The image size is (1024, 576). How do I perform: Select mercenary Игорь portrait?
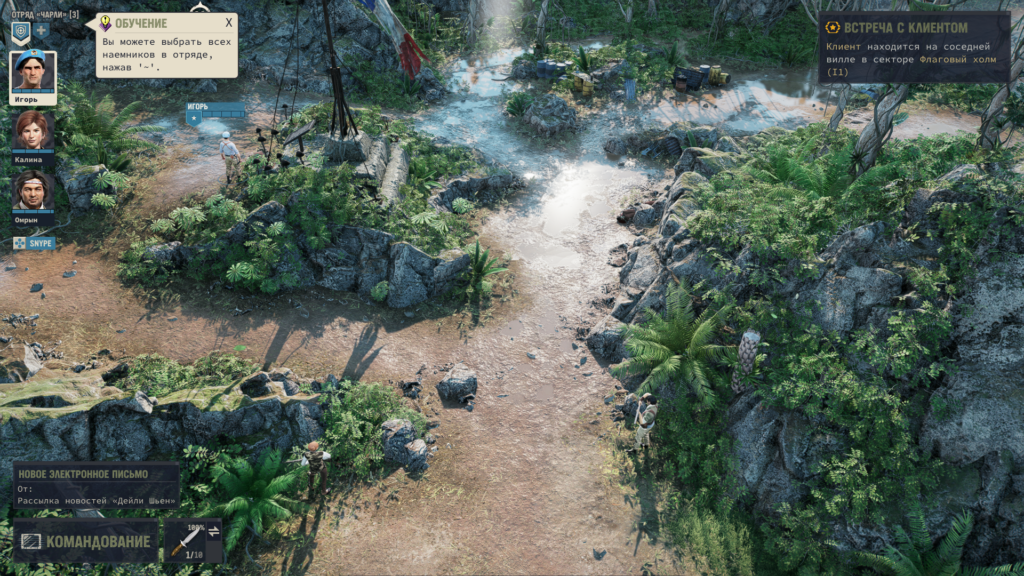coord(32,74)
